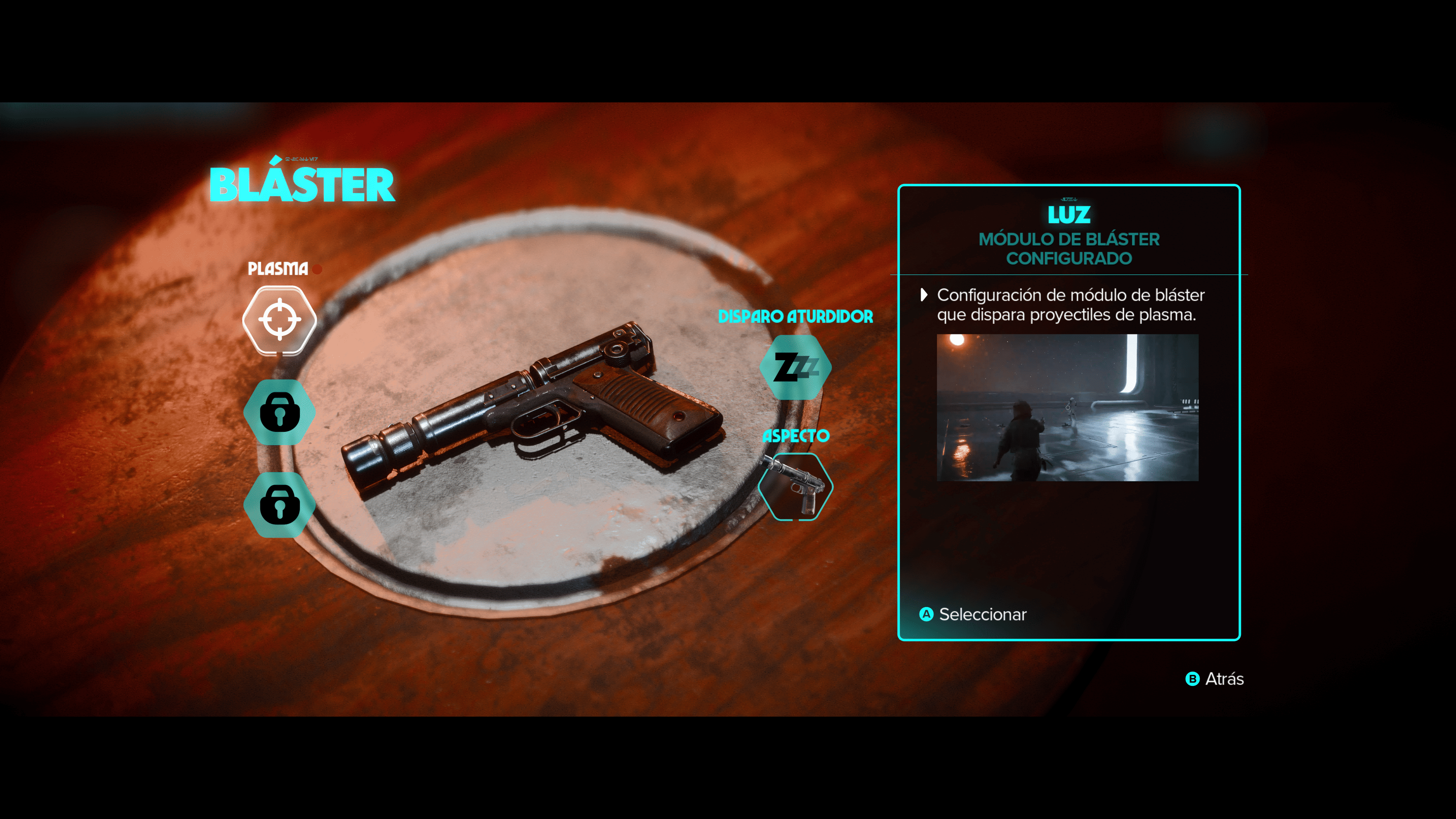1456x819 pixels.
Task: Open the Aspecto blaster skin slot
Action: 795,486
